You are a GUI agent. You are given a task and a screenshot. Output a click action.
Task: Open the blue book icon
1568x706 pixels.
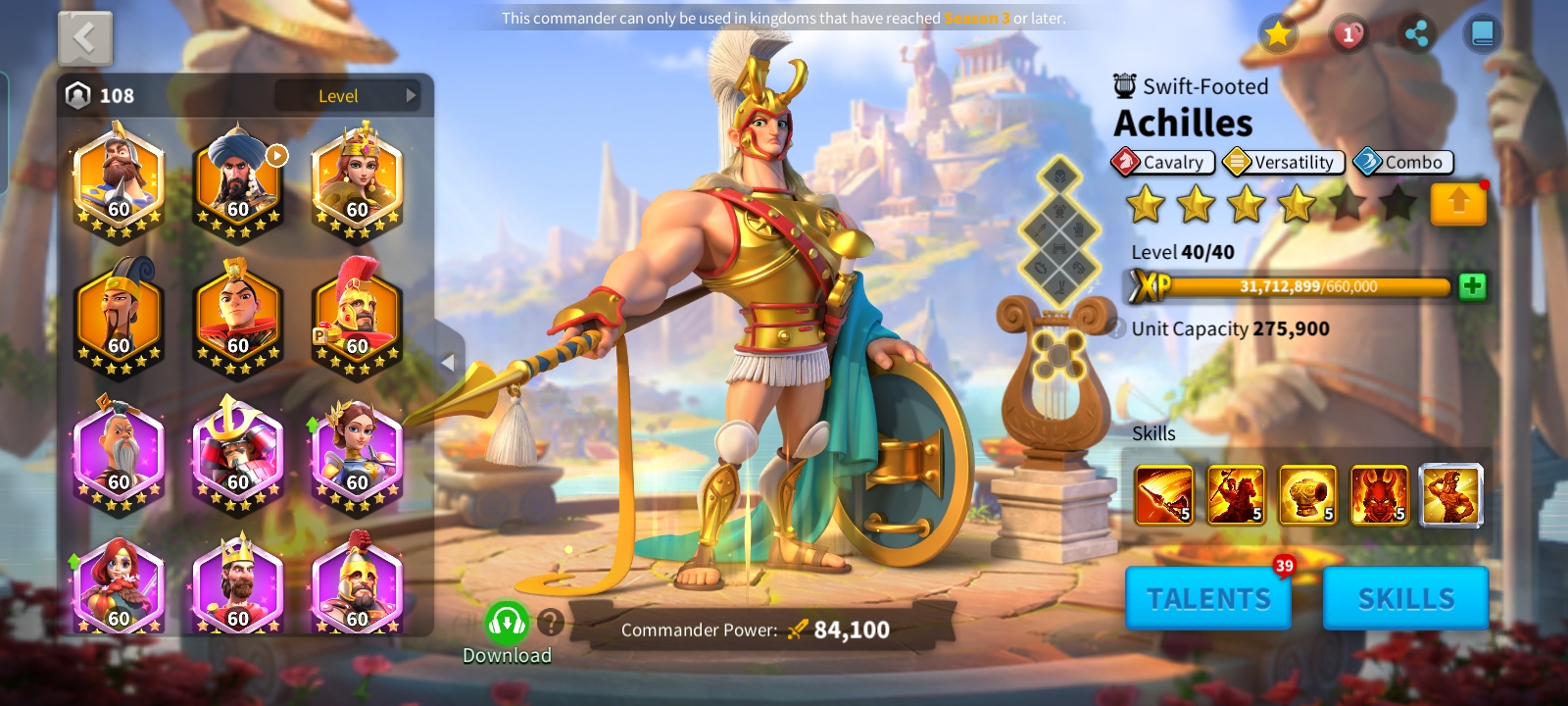point(1482,35)
